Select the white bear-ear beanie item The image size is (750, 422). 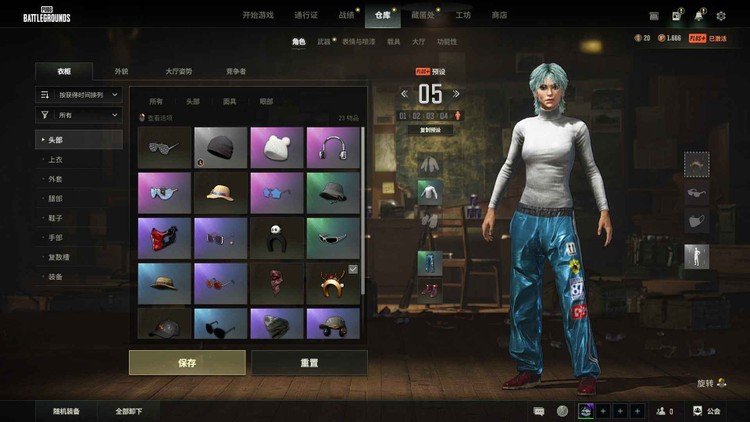coord(276,147)
